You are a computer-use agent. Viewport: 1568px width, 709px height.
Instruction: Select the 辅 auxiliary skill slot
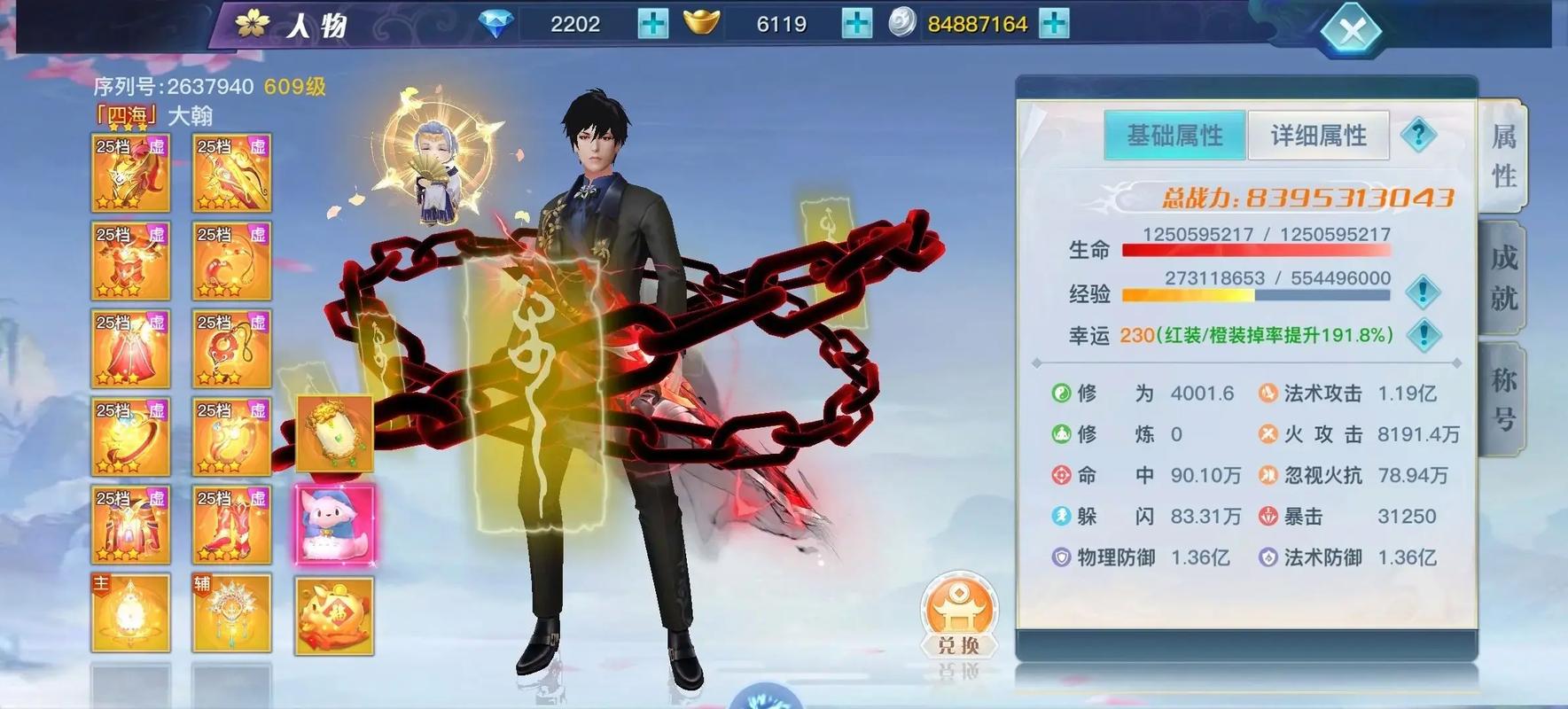tap(232, 612)
